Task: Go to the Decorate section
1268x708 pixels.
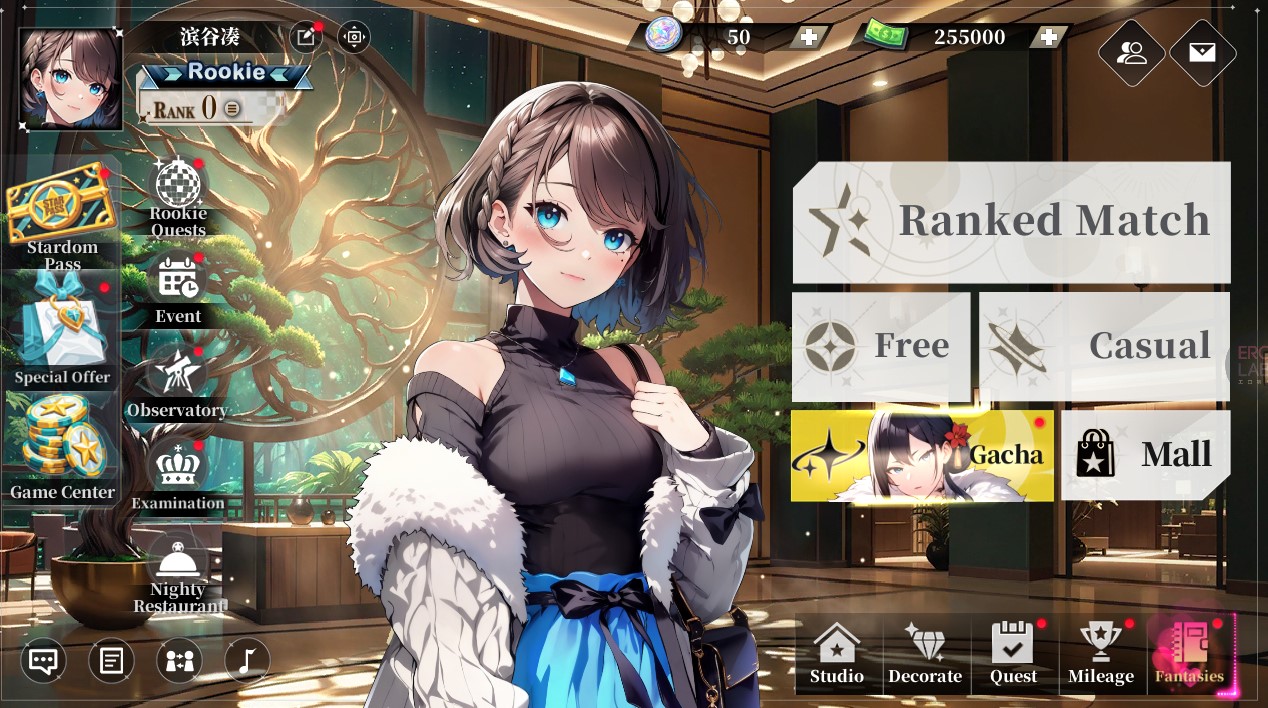Action: (x=925, y=654)
